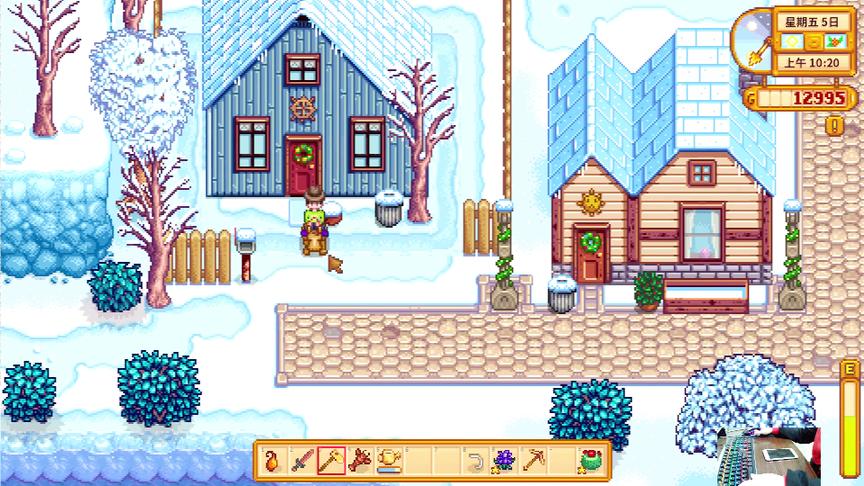Screen dimensions: 864x486
Task: Select the green and red food item slot
Action: click(x=589, y=461)
